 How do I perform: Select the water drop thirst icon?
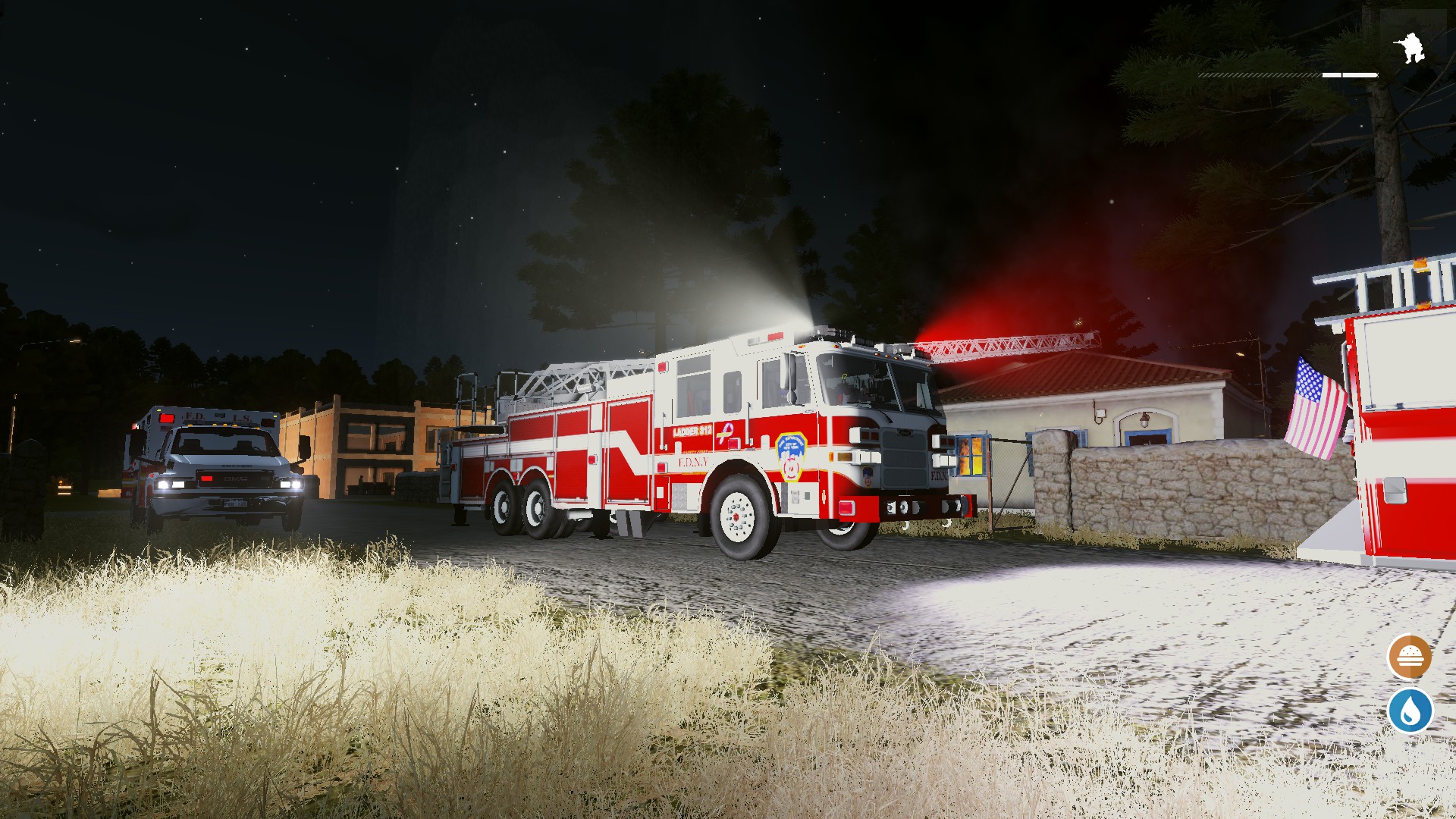(1410, 711)
